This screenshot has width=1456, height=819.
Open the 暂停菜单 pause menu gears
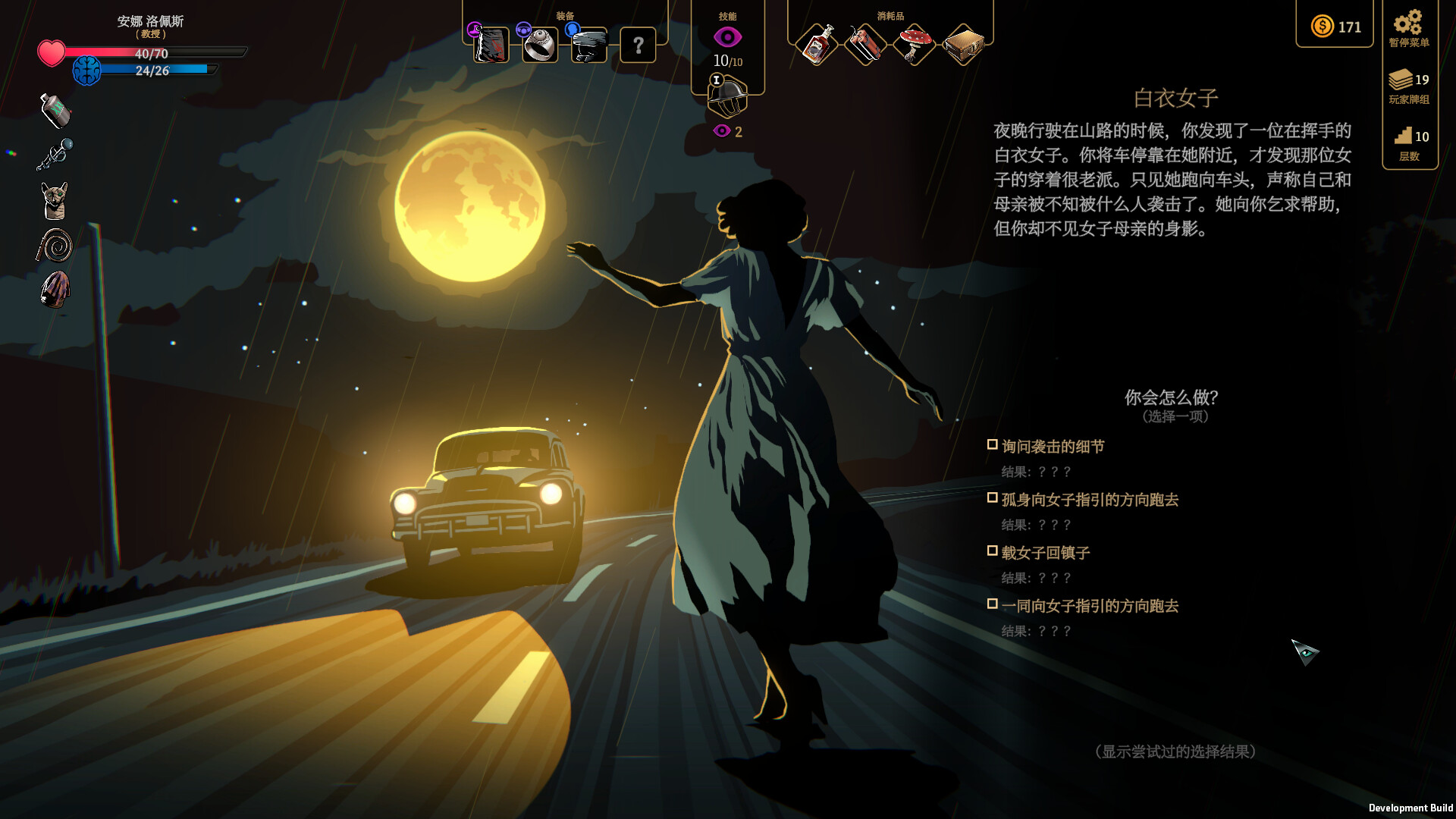coord(1409,29)
